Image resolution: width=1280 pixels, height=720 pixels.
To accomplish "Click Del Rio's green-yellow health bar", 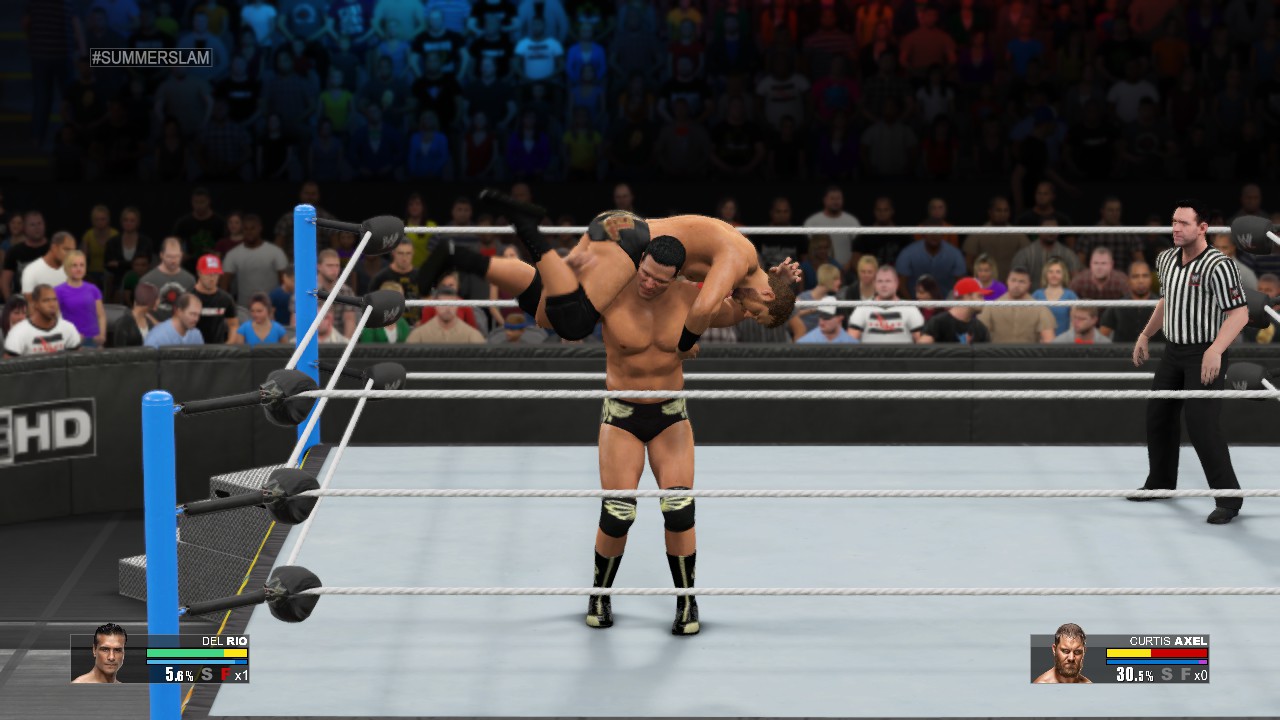I will point(195,652).
